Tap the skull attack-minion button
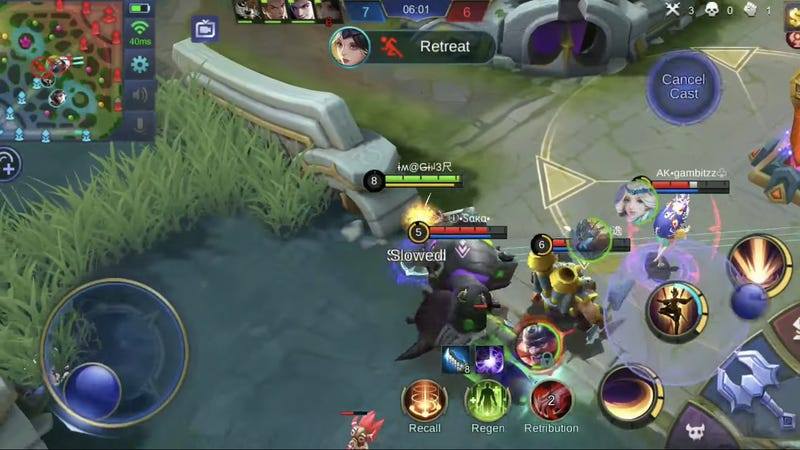The height and width of the screenshot is (450, 800). (702, 432)
